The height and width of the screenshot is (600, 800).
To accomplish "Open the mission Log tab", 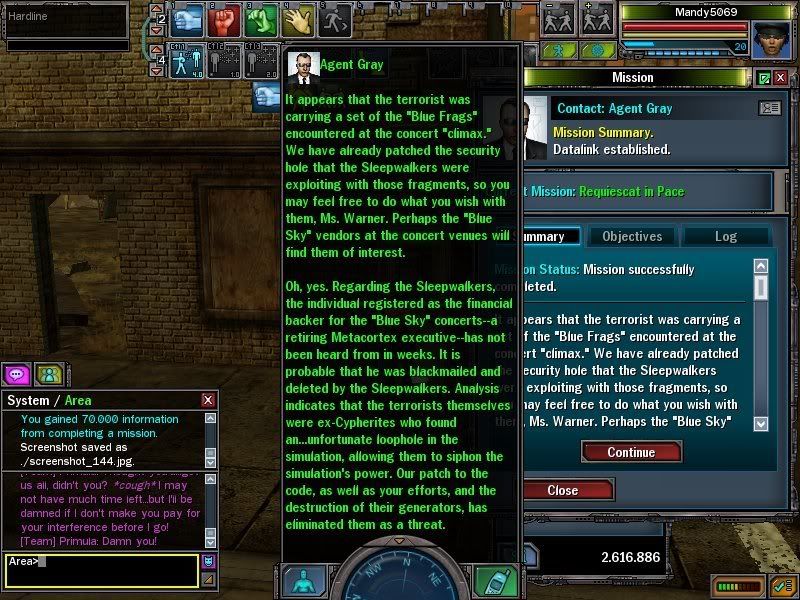I will click(725, 237).
